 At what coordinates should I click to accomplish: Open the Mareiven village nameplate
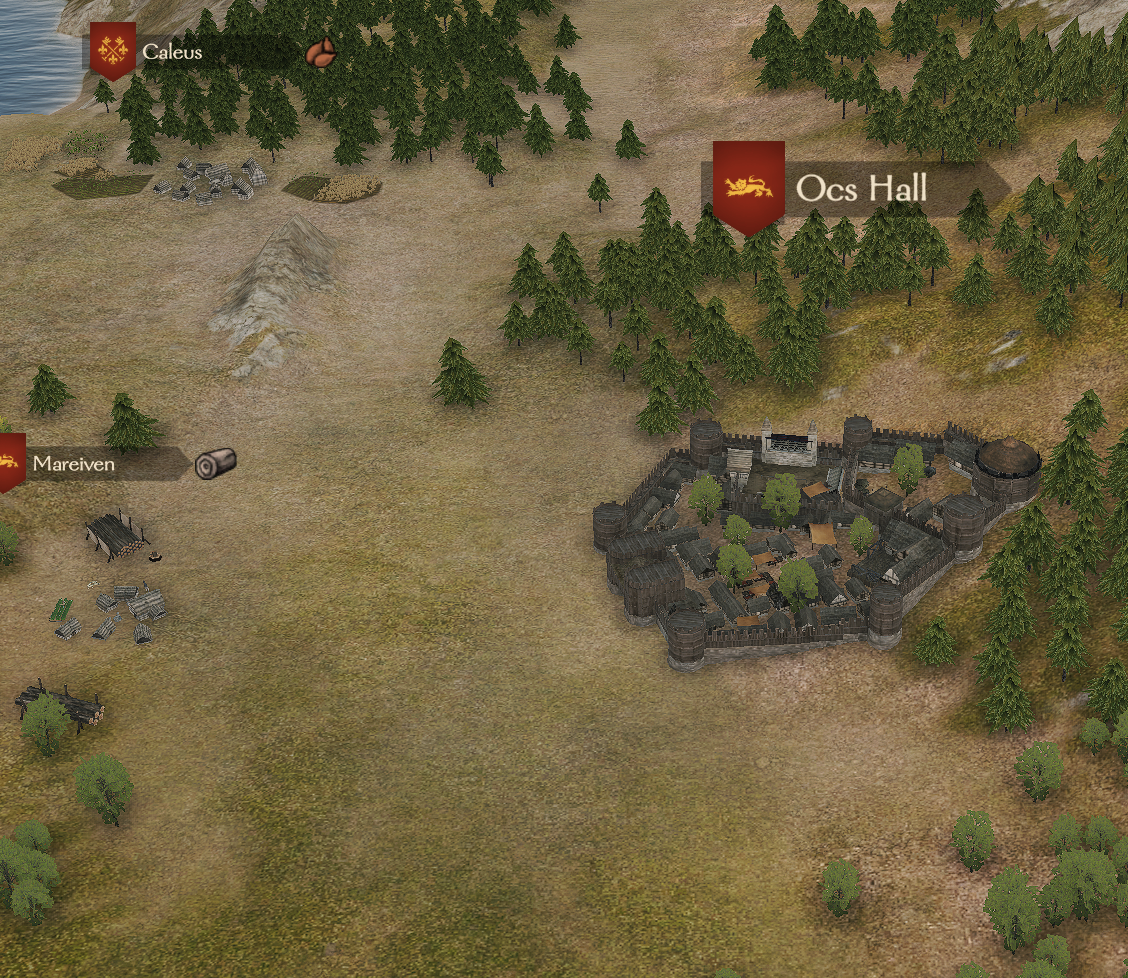pos(73,464)
